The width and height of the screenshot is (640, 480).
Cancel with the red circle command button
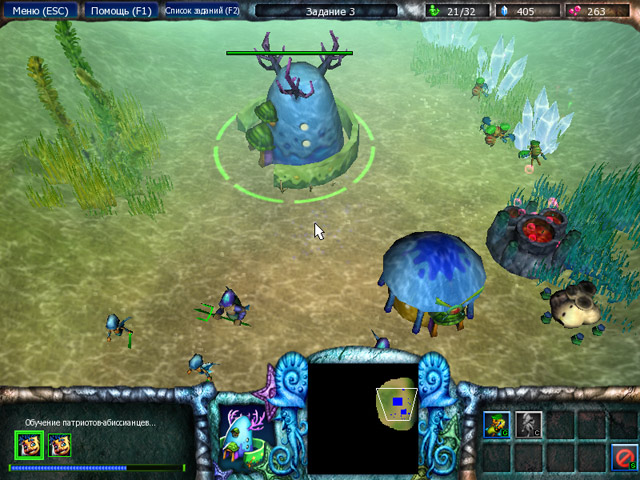624,457
